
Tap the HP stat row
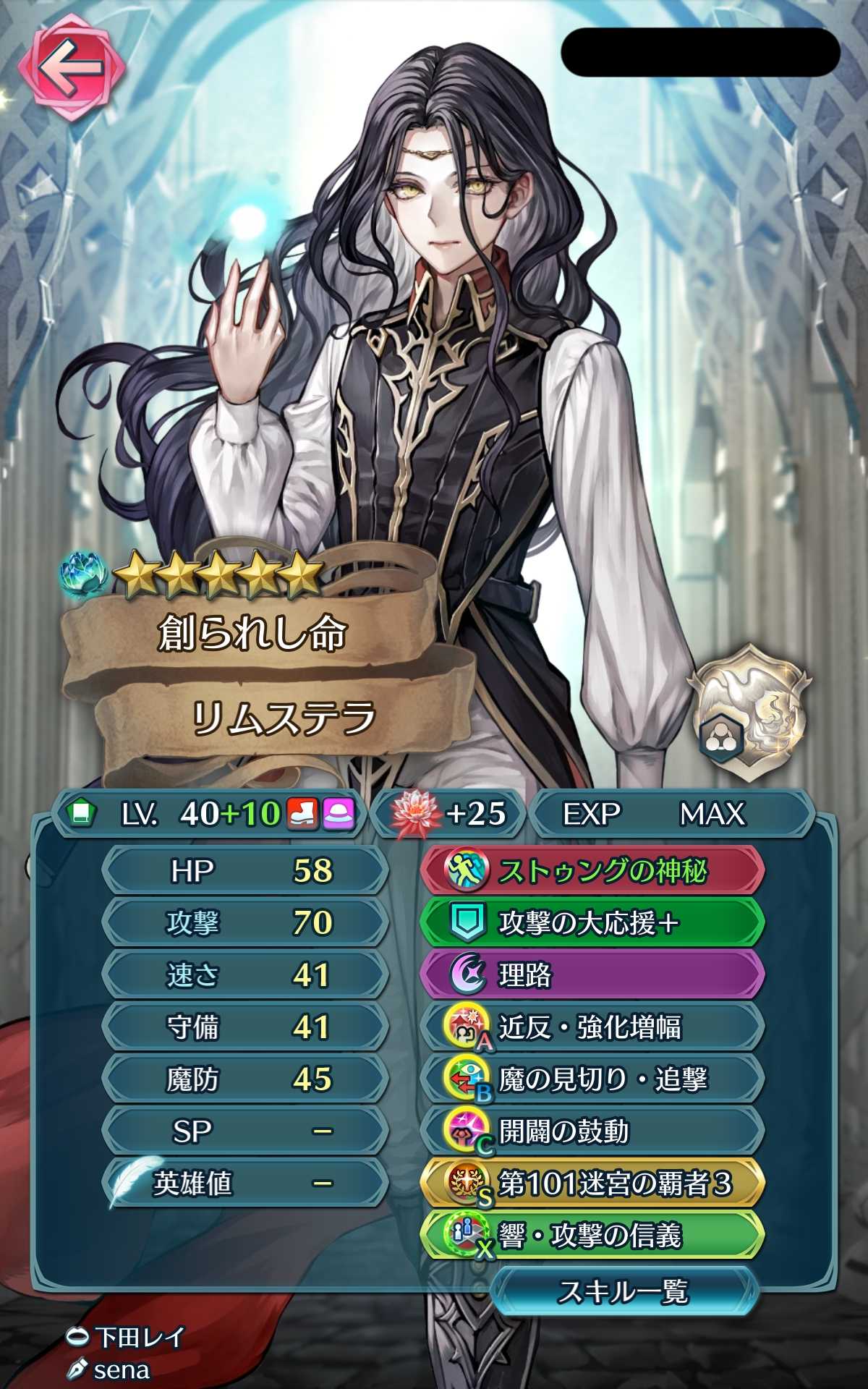(x=246, y=871)
